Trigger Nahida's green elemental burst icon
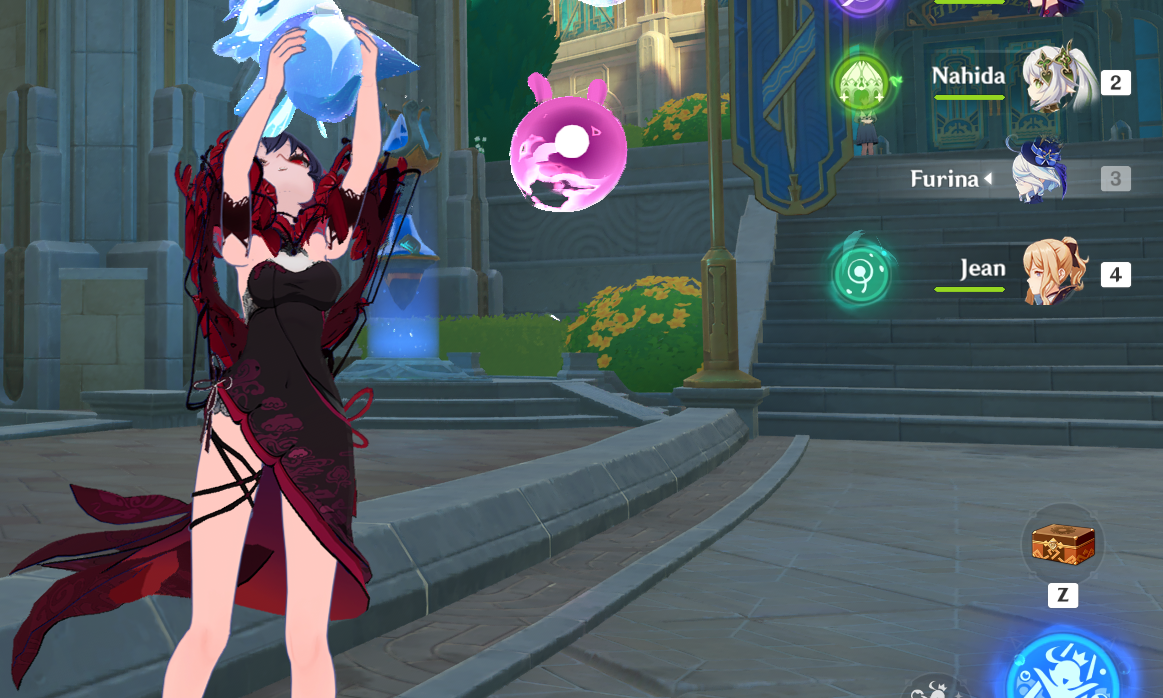 click(861, 81)
